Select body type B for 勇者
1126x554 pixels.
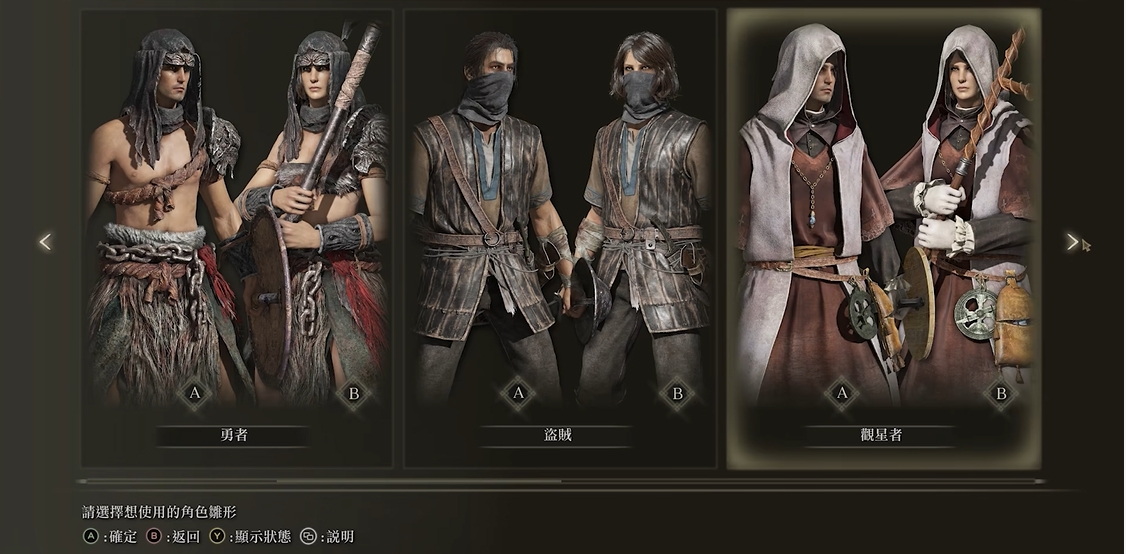coord(353,394)
